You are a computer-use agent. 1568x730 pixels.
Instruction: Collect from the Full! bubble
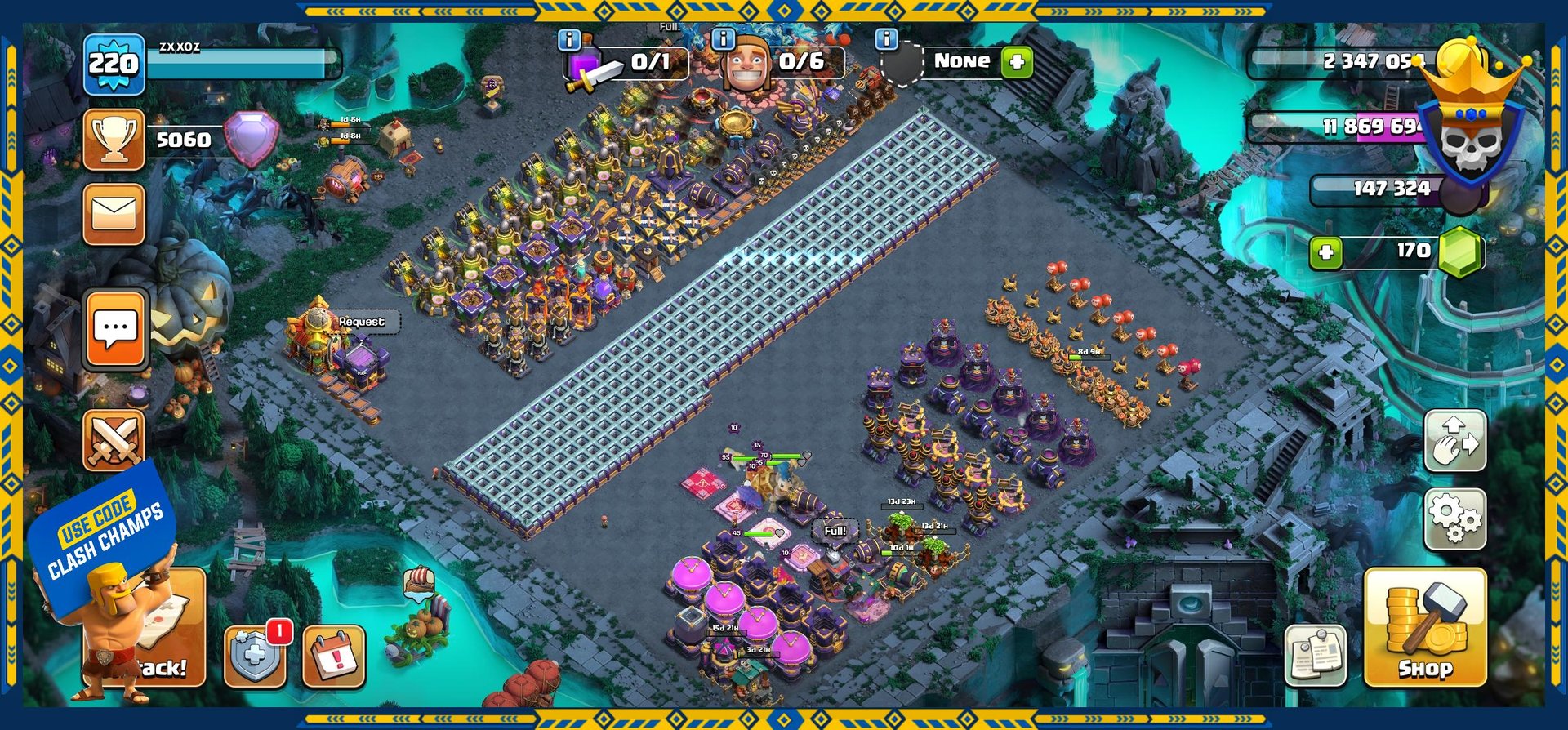[835, 531]
